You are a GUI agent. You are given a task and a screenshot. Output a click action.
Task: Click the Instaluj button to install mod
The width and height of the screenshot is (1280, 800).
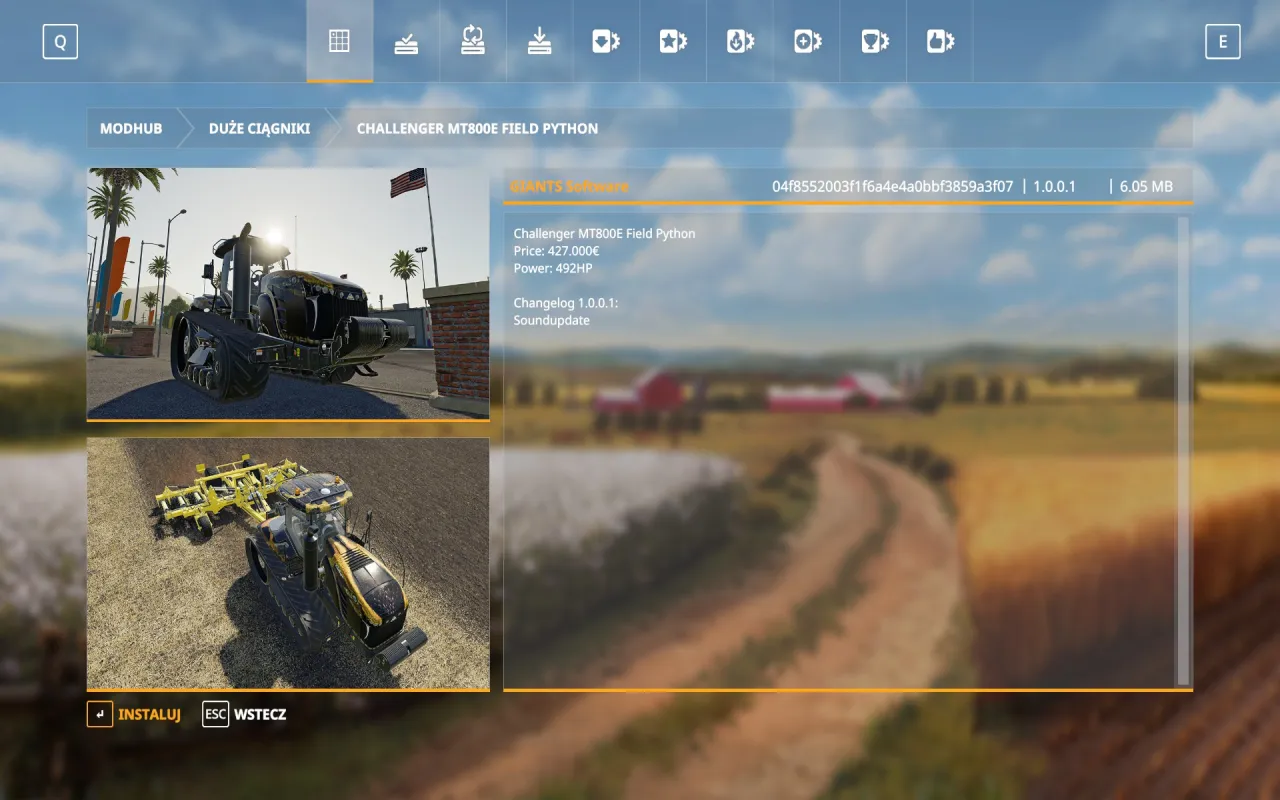(x=135, y=714)
